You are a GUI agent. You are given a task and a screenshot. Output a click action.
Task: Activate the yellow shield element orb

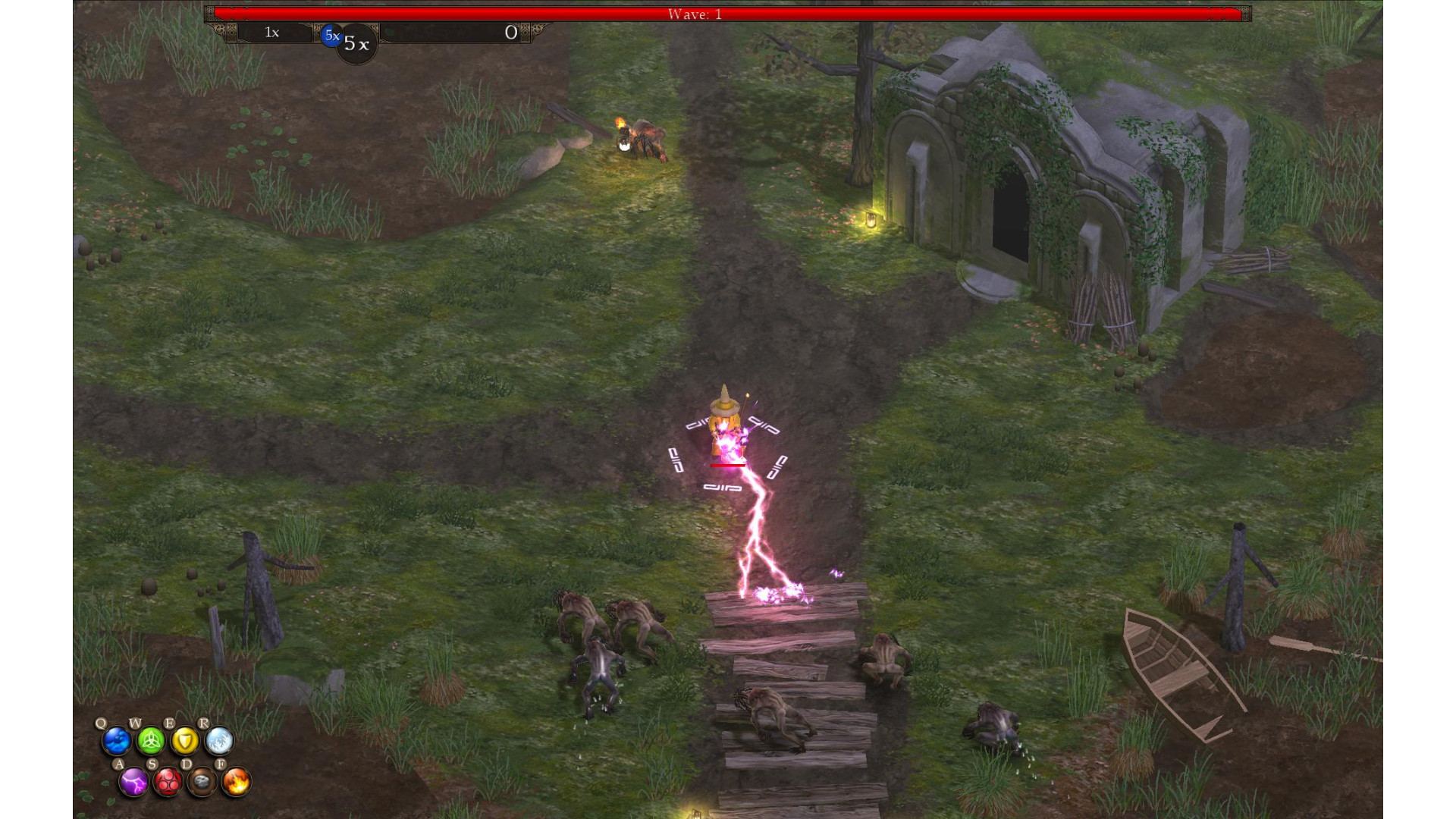coord(185,741)
